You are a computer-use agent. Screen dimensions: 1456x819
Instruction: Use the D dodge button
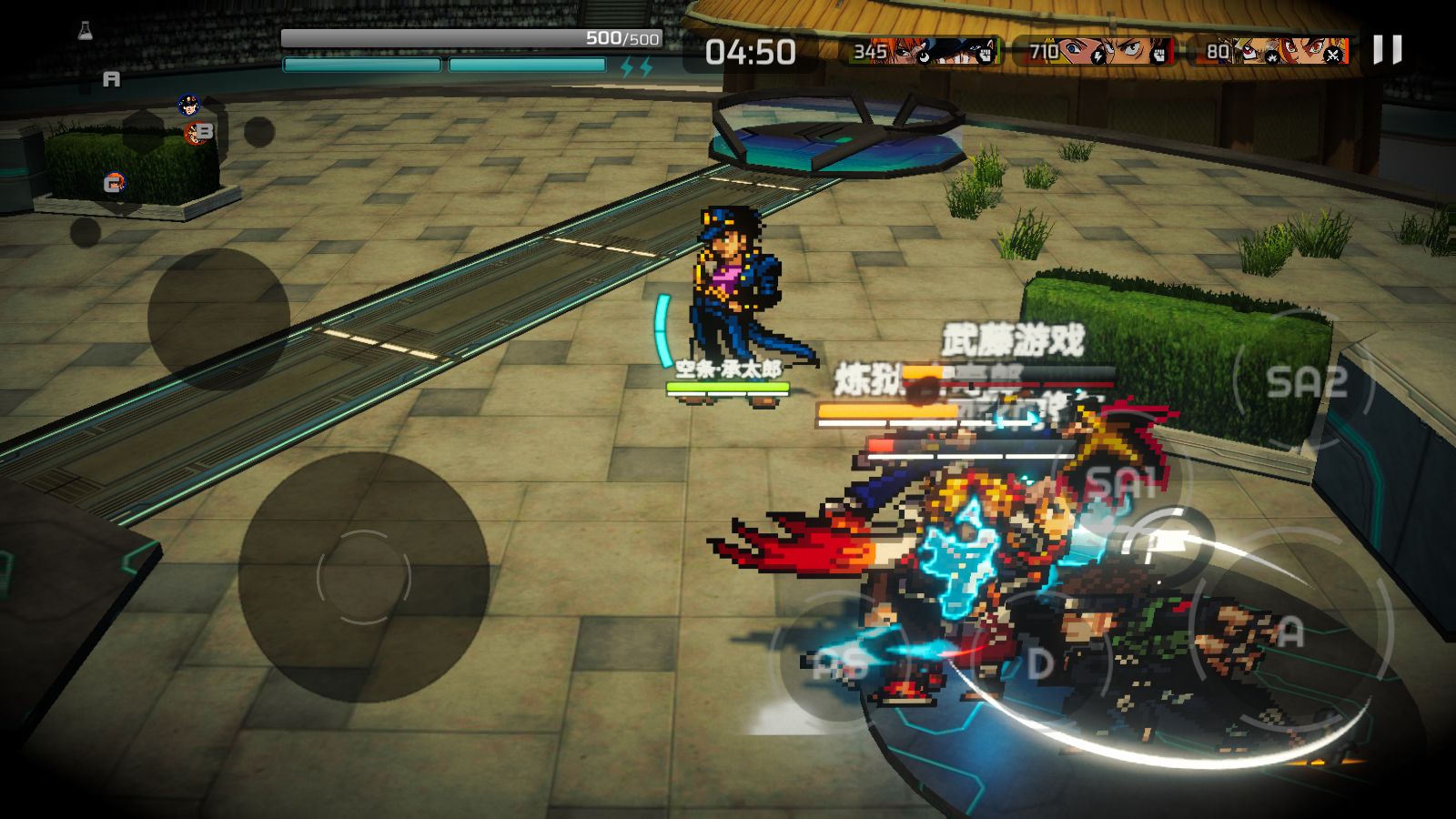[x=1040, y=664]
